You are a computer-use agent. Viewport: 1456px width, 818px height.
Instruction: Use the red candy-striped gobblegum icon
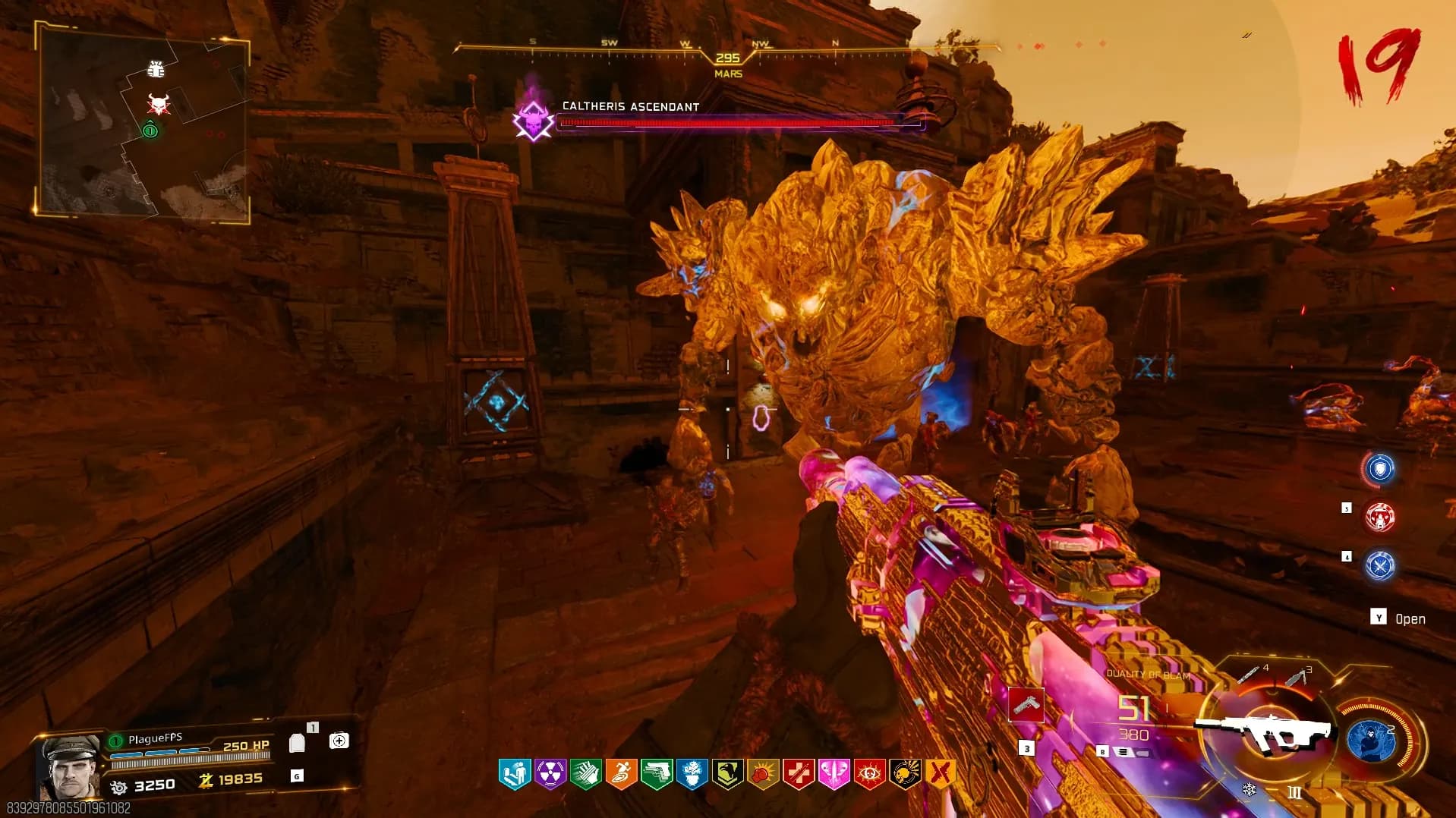(1379, 518)
